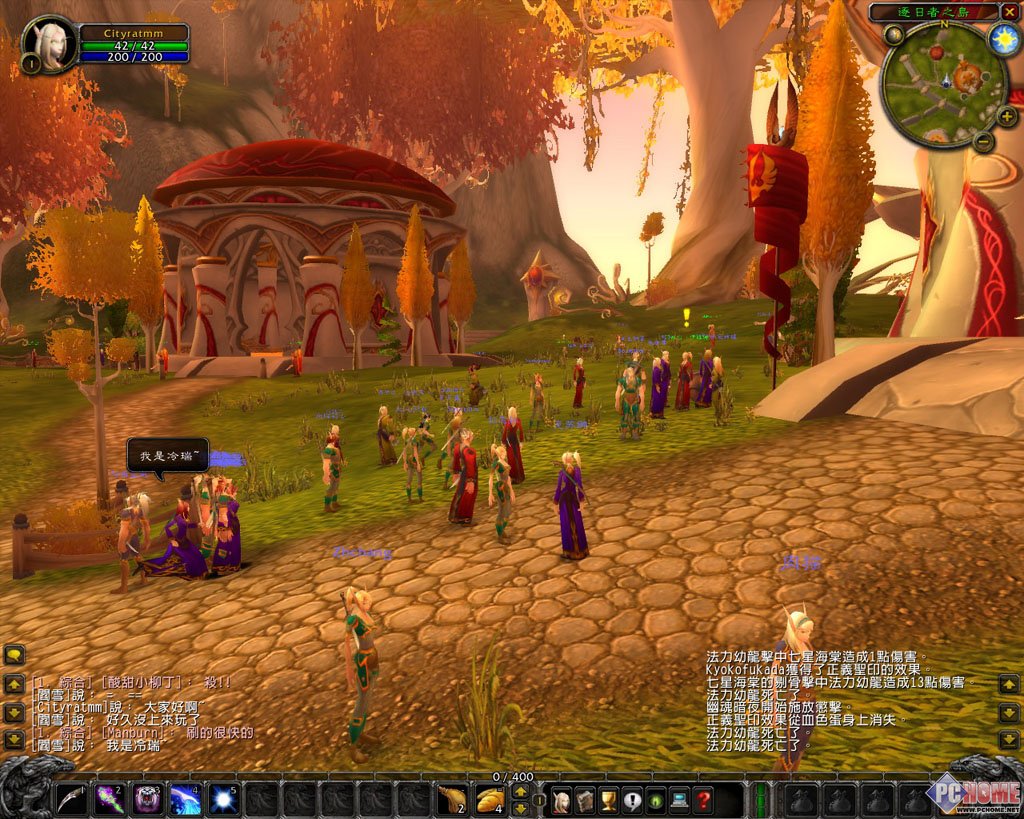This screenshot has height=819, width=1024.
Task: Eat the bread item on the action bar
Action: pos(490,799)
